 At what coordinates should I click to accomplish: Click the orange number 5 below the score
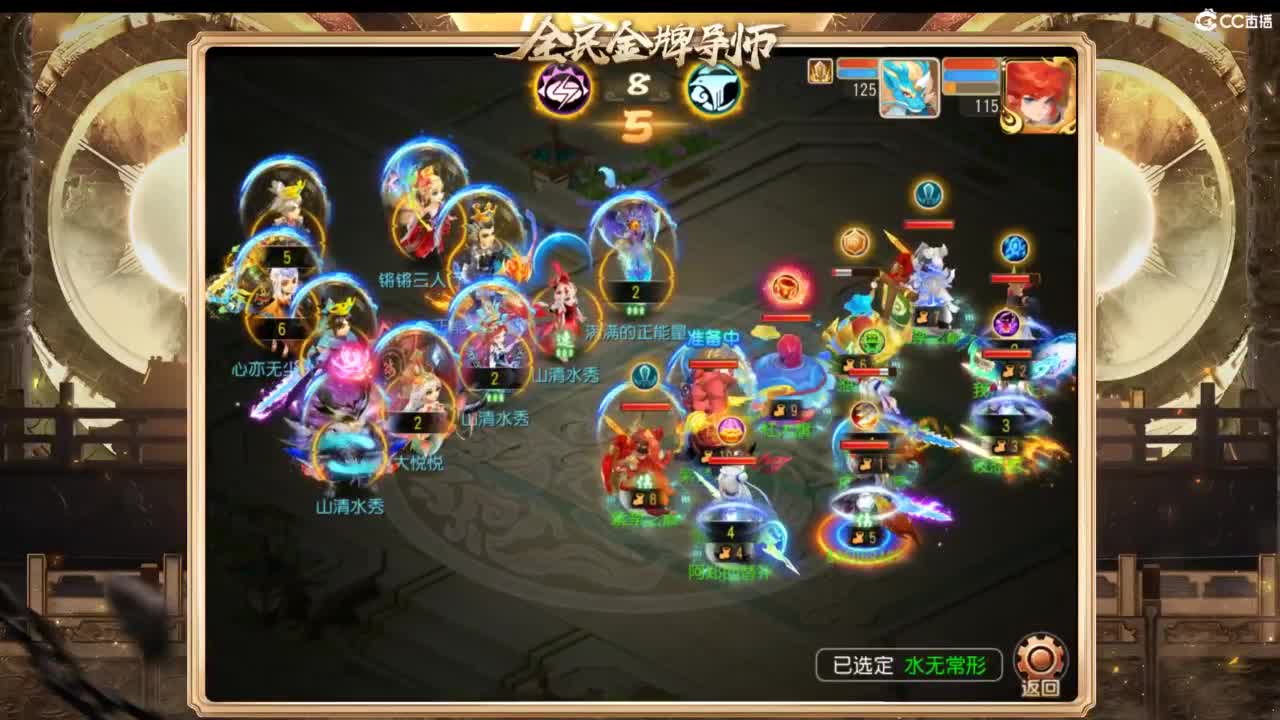coord(637,122)
